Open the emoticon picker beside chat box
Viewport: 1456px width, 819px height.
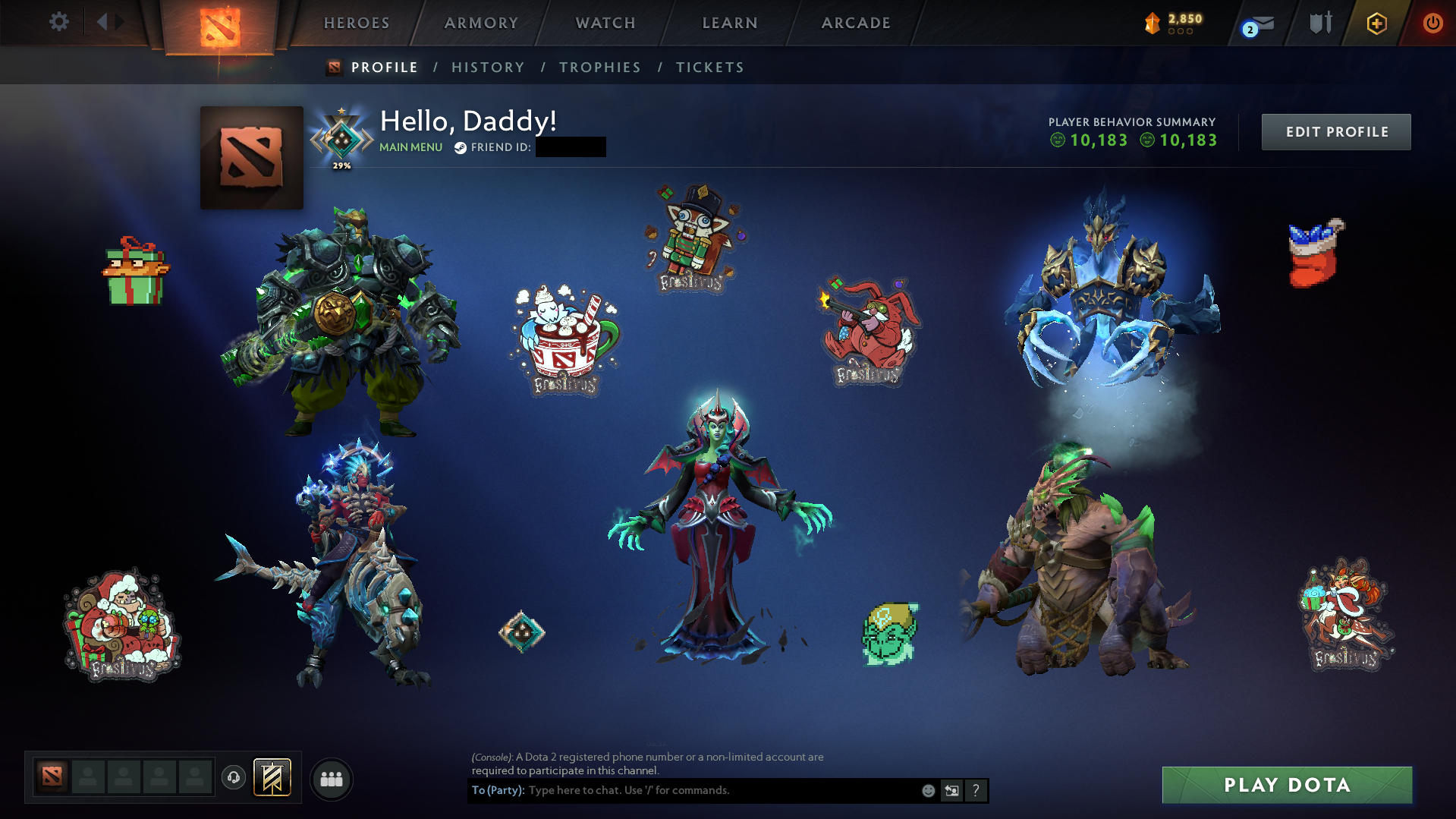(928, 790)
